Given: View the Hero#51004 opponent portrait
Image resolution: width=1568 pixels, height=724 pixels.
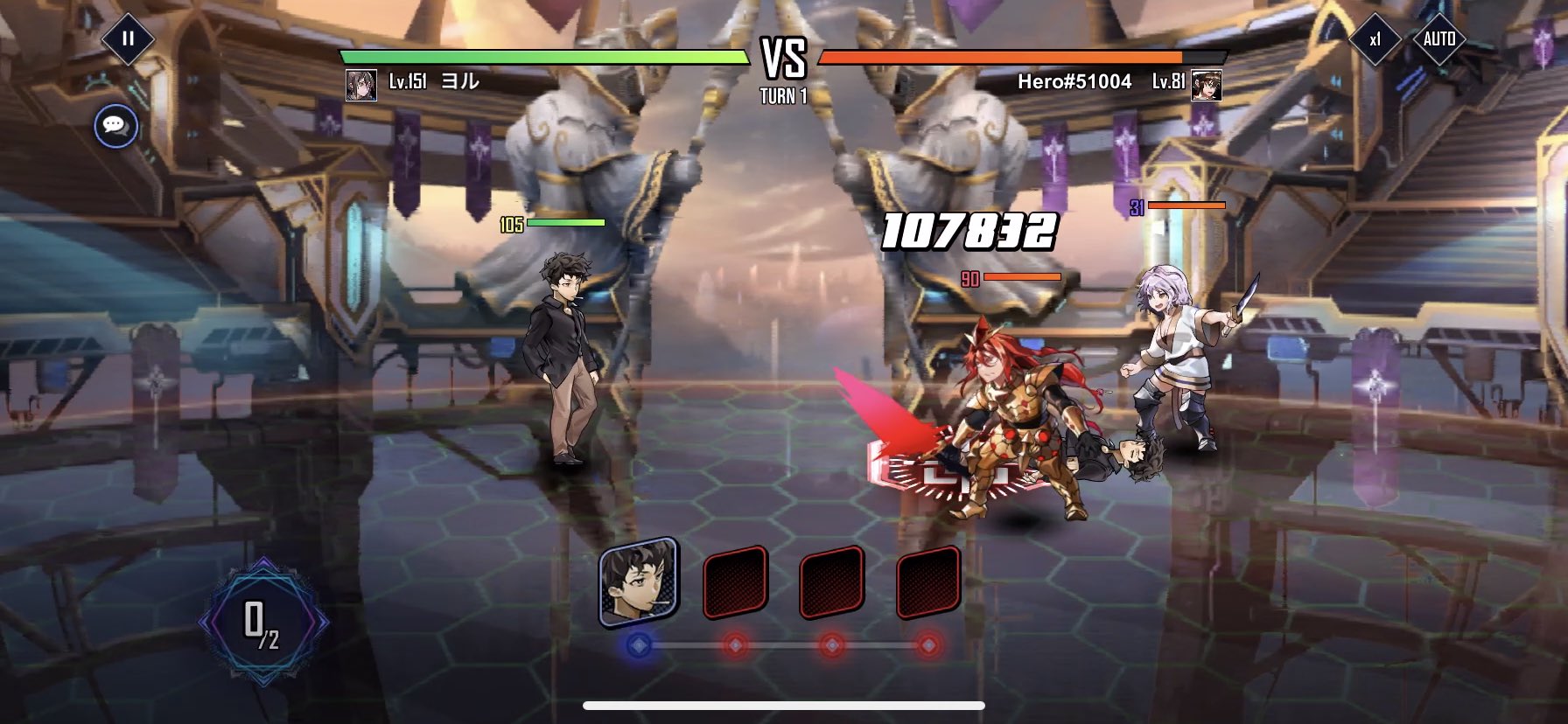Looking at the screenshot, I should click(x=1207, y=85).
